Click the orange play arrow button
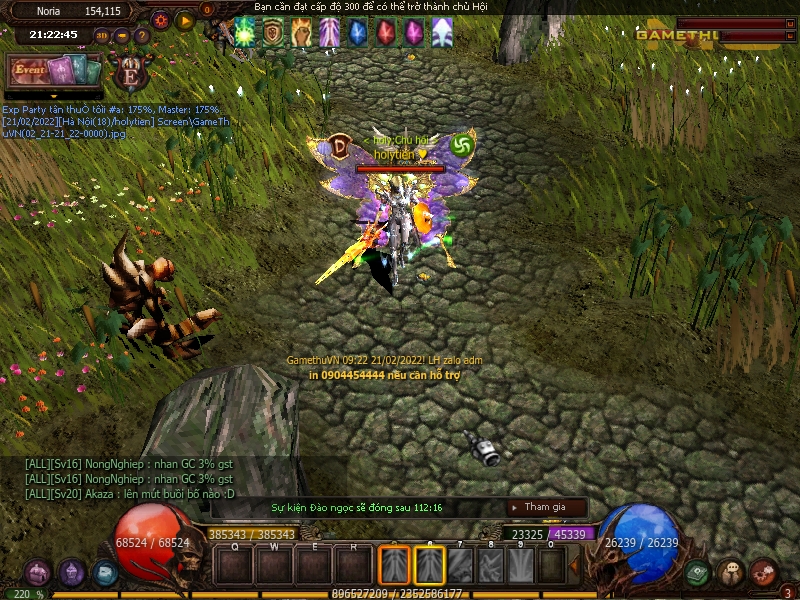 (x=185, y=19)
